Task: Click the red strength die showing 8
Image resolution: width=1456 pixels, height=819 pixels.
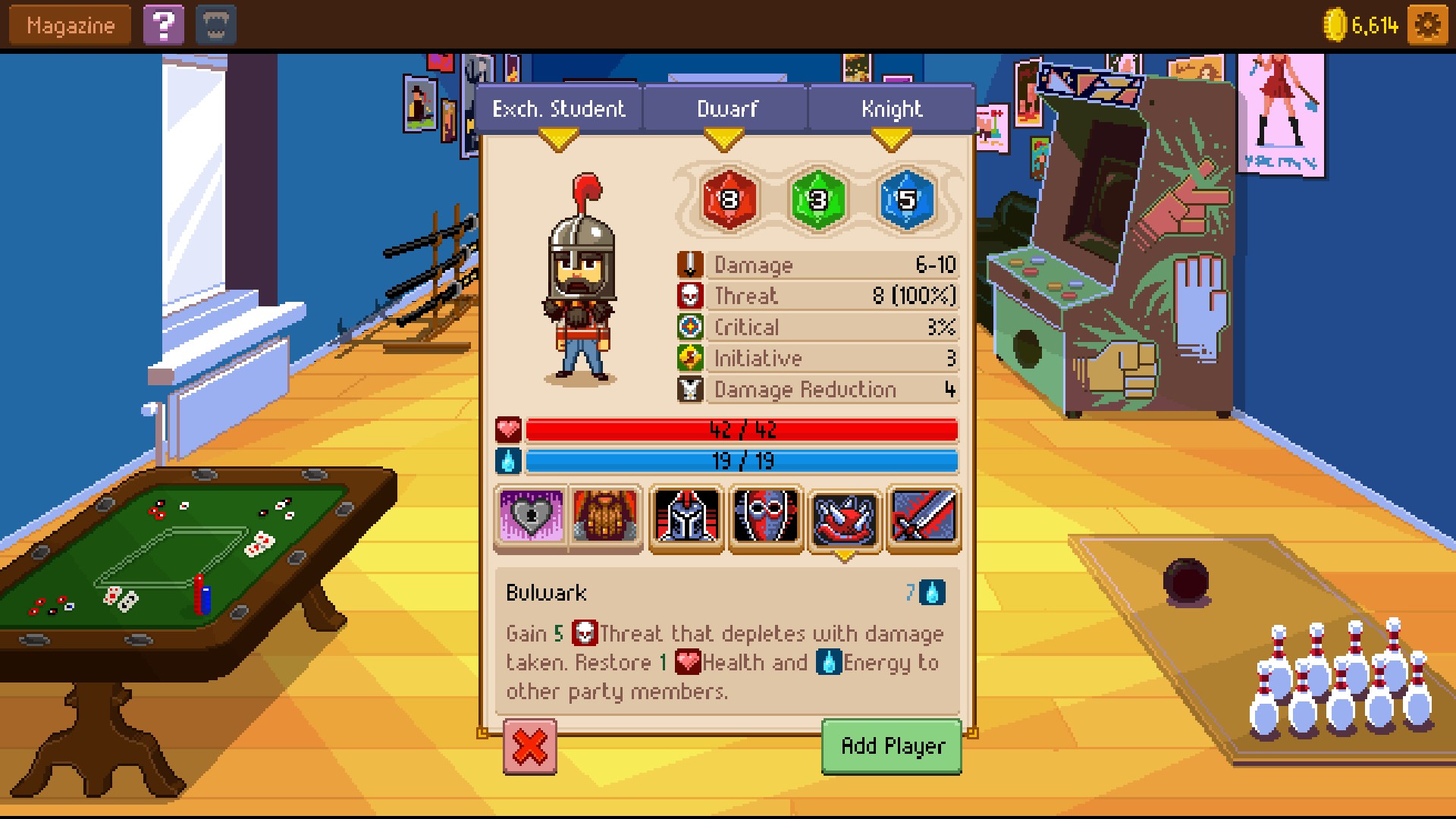Action: click(x=729, y=199)
